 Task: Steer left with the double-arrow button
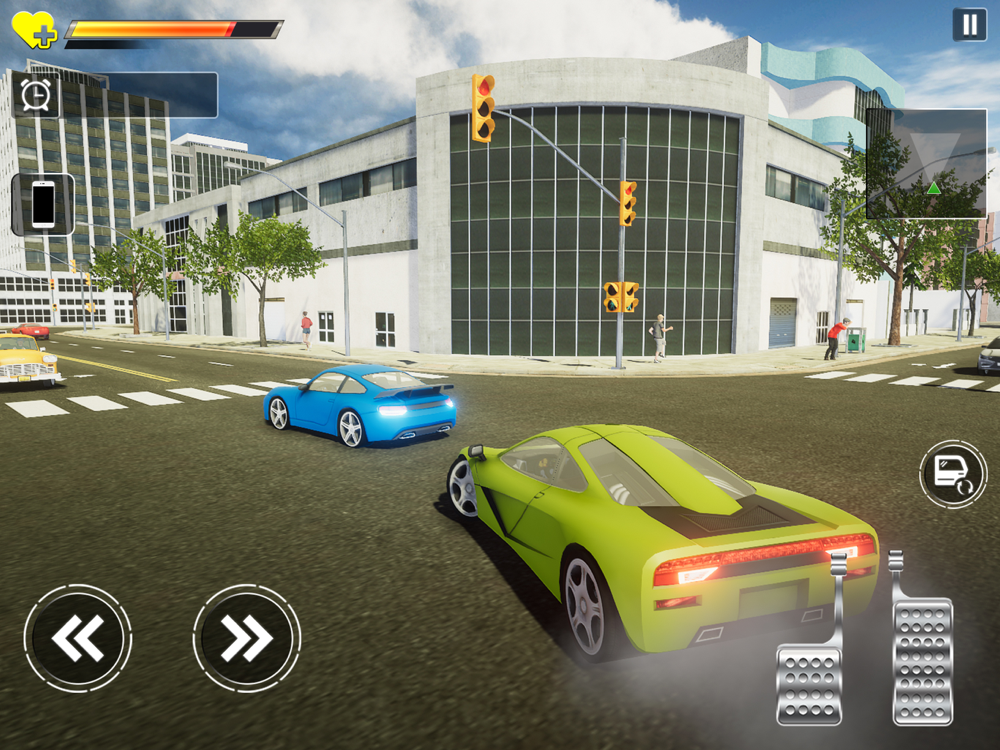(78, 638)
